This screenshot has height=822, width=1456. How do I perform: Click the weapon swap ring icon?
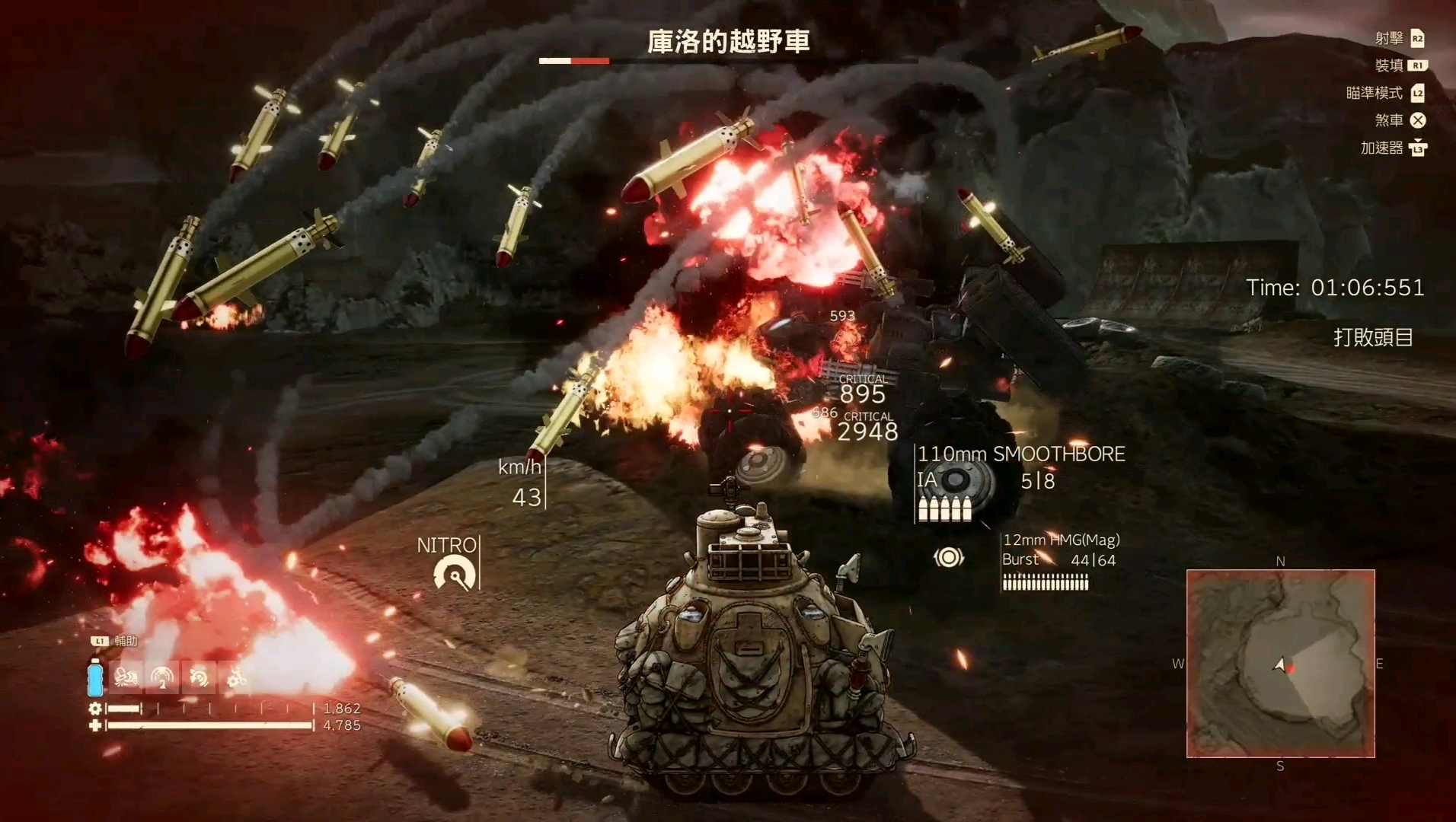[x=948, y=558]
